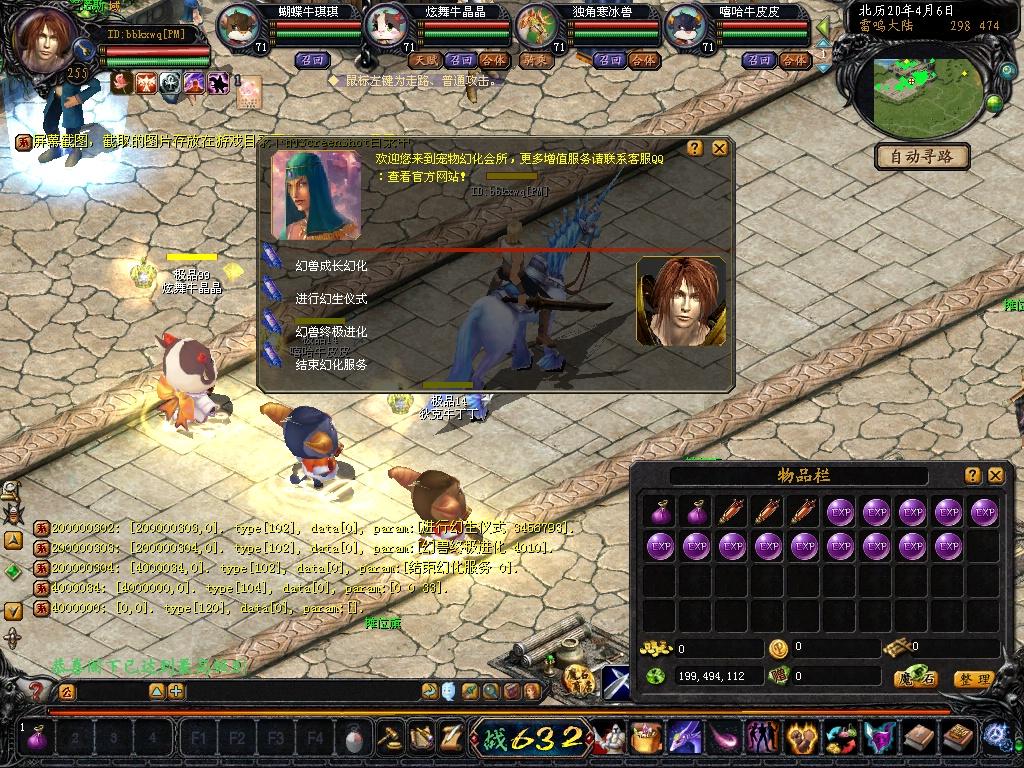Click 天赋 under pet 炫舞牛晶晶
Image resolution: width=1024 pixels, height=768 pixels.
coord(423,60)
